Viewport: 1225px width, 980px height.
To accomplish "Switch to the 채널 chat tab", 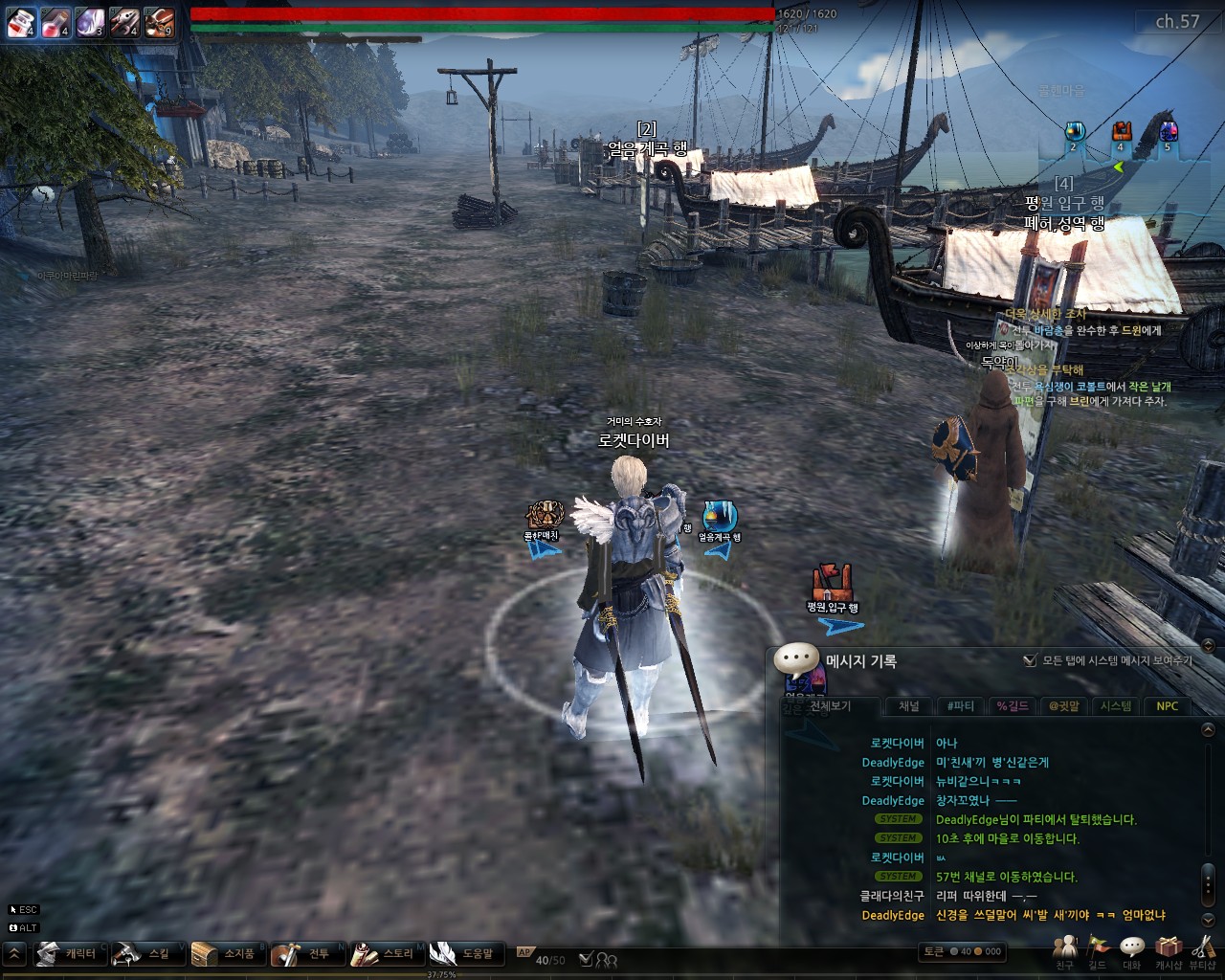I will [x=908, y=706].
